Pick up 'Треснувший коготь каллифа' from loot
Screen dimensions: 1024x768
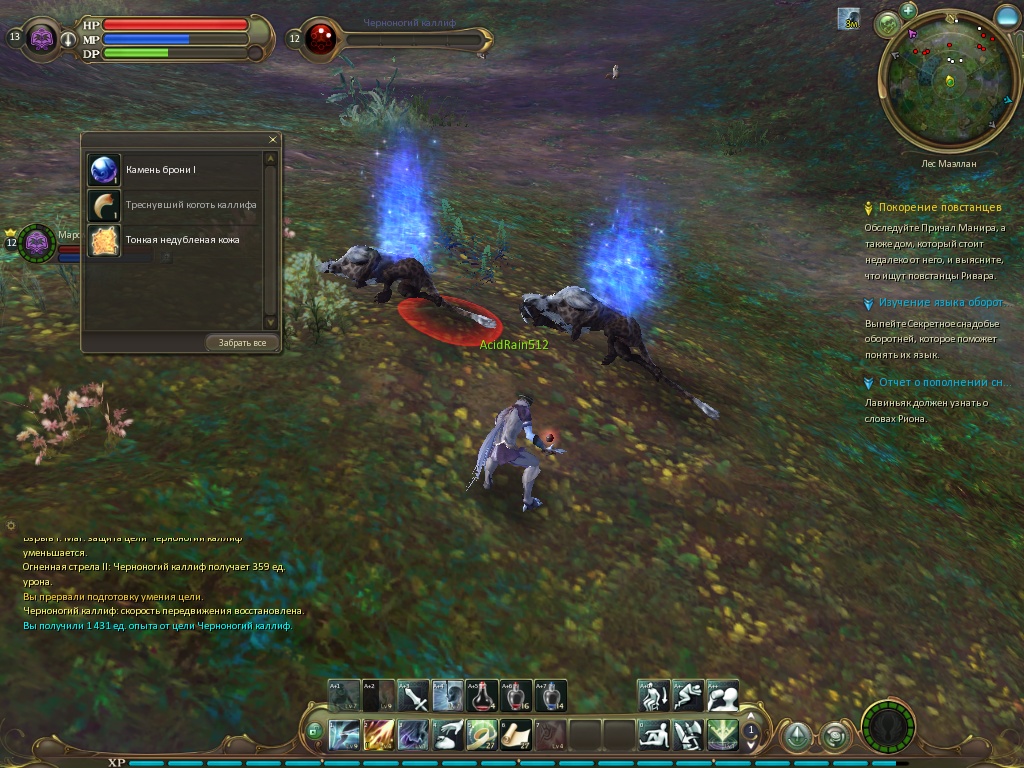pos(104,205)
